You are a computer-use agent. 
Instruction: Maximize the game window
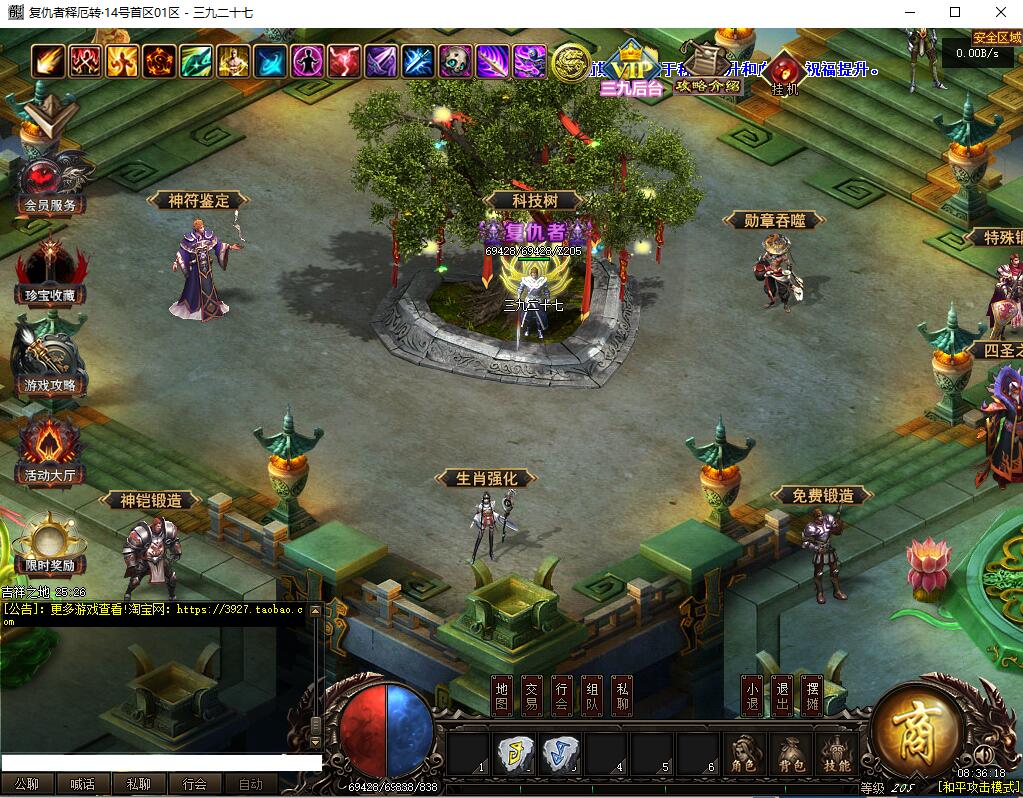click(955, 12)
